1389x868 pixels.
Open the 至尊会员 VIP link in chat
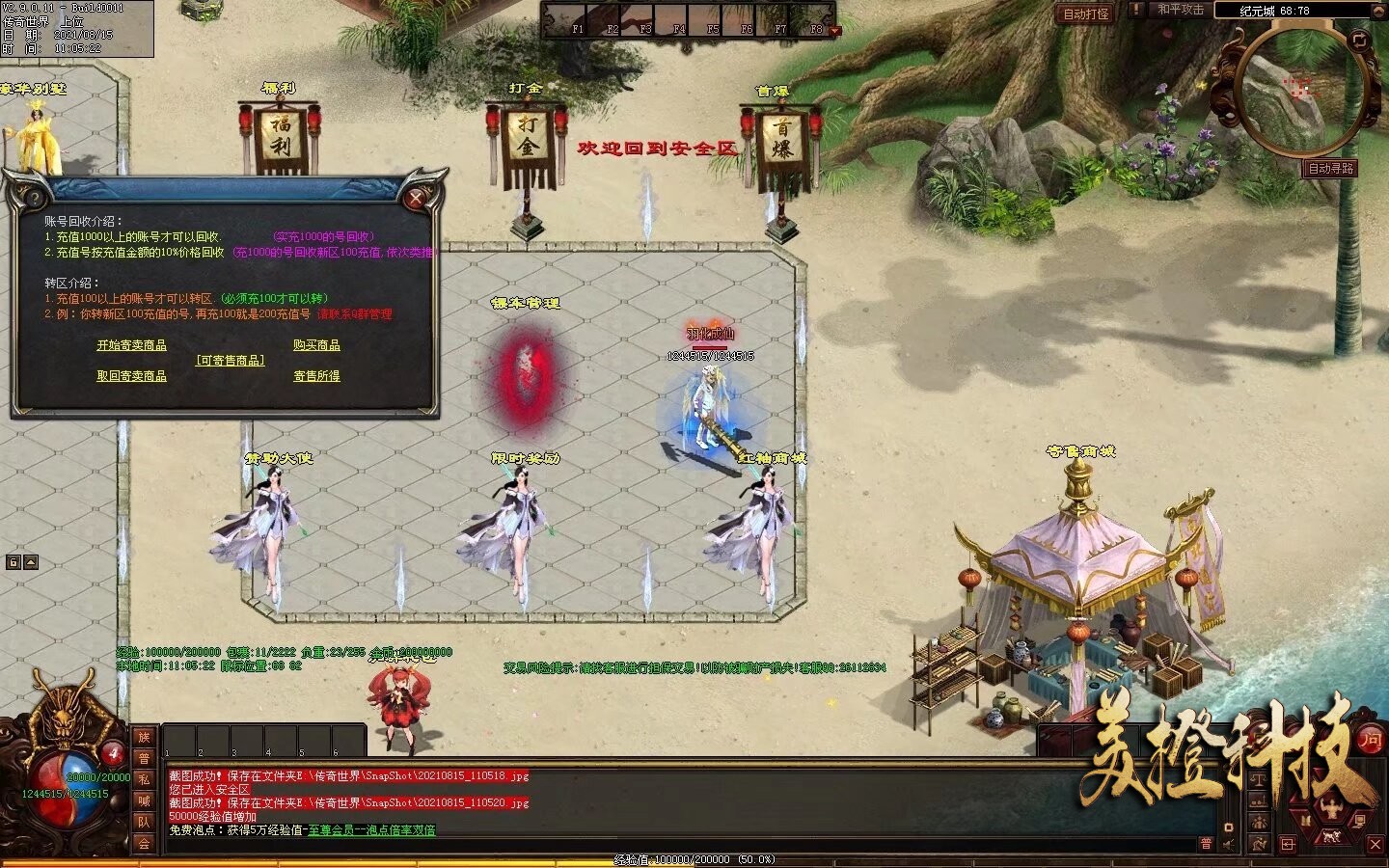(371, 830)
